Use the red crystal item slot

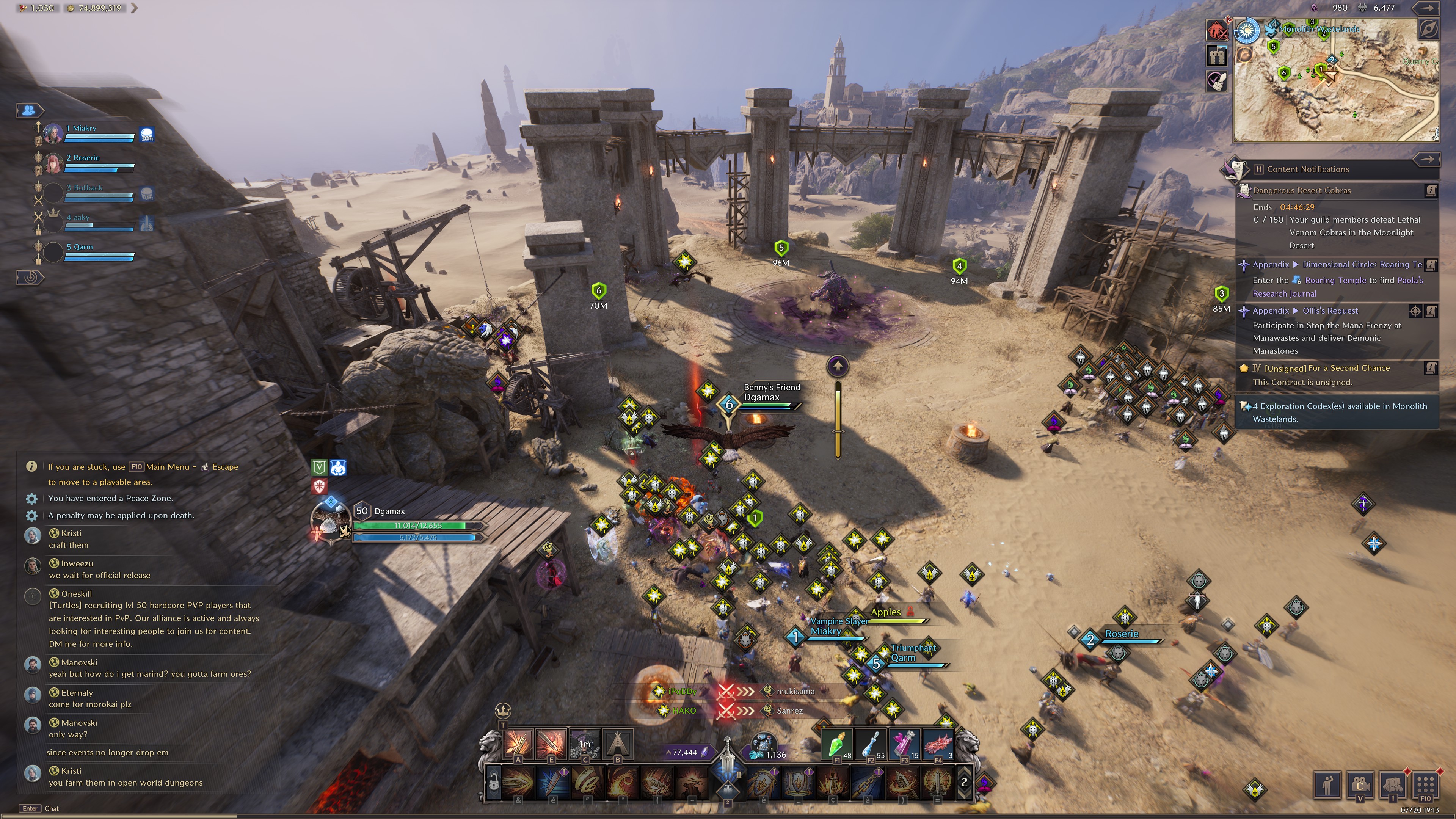tap(938, 744)
